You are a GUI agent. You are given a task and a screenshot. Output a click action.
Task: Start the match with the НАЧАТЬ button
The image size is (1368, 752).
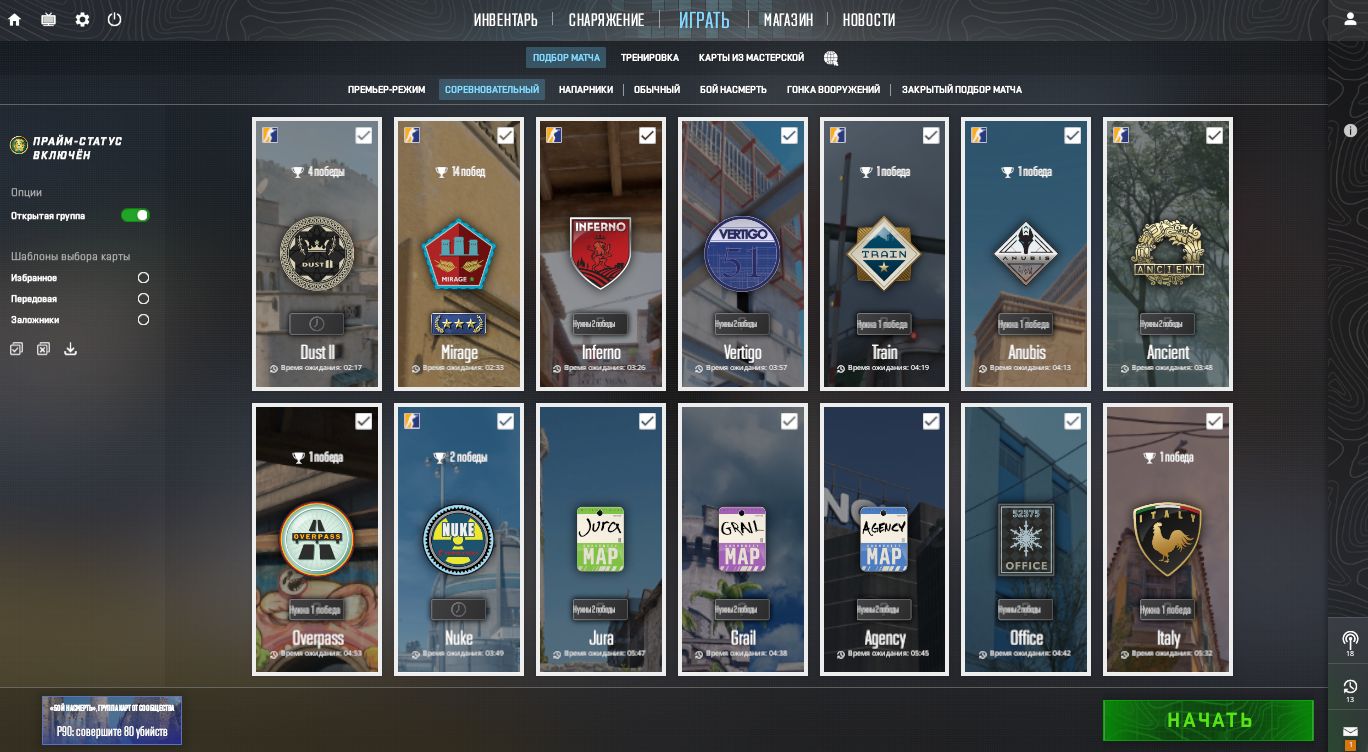click(x=1208, y=720)
